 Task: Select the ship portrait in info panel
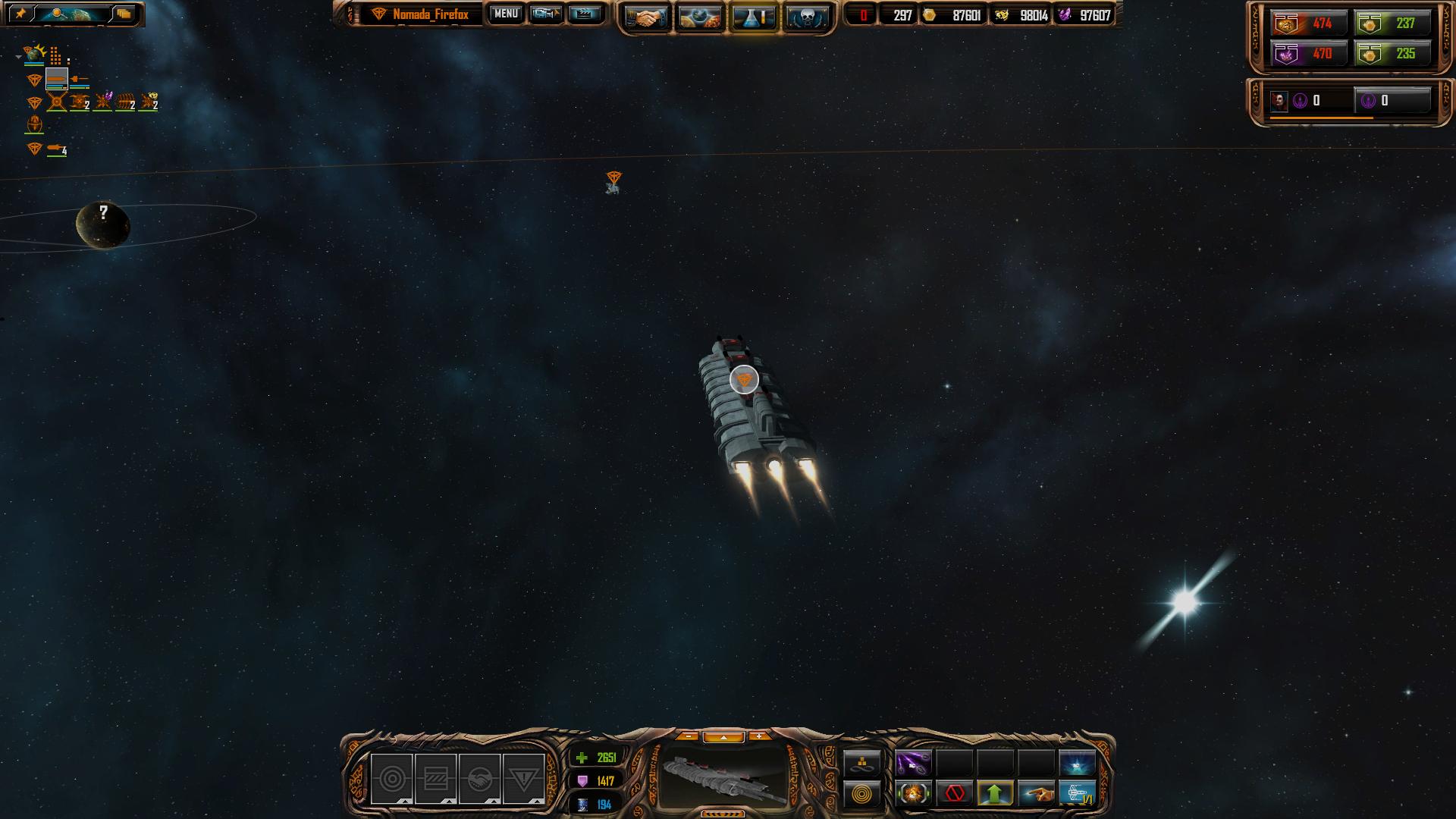pyautogui.click(x=723, y=779)
